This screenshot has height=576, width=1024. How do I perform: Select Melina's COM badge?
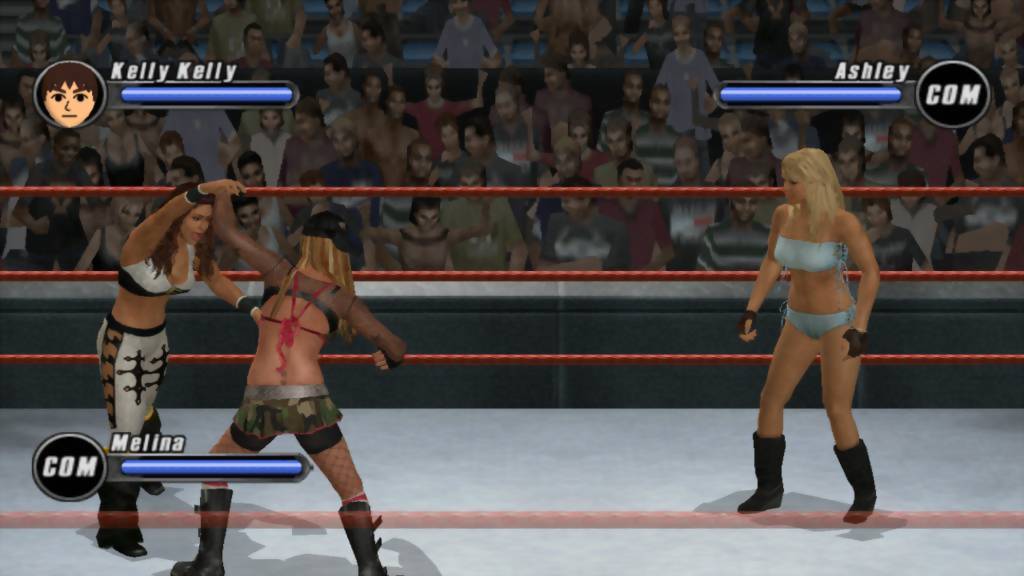(x=69, y=466)
